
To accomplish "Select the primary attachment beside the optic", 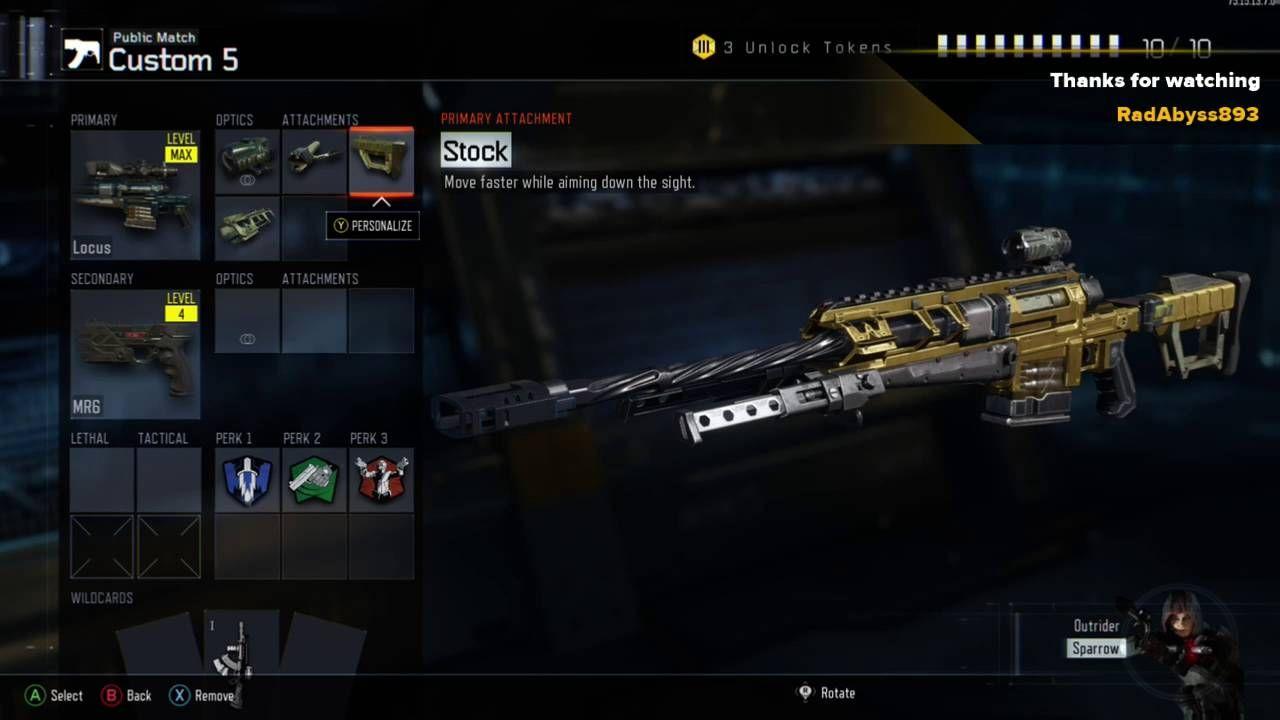I will click(x=314, y=162).
